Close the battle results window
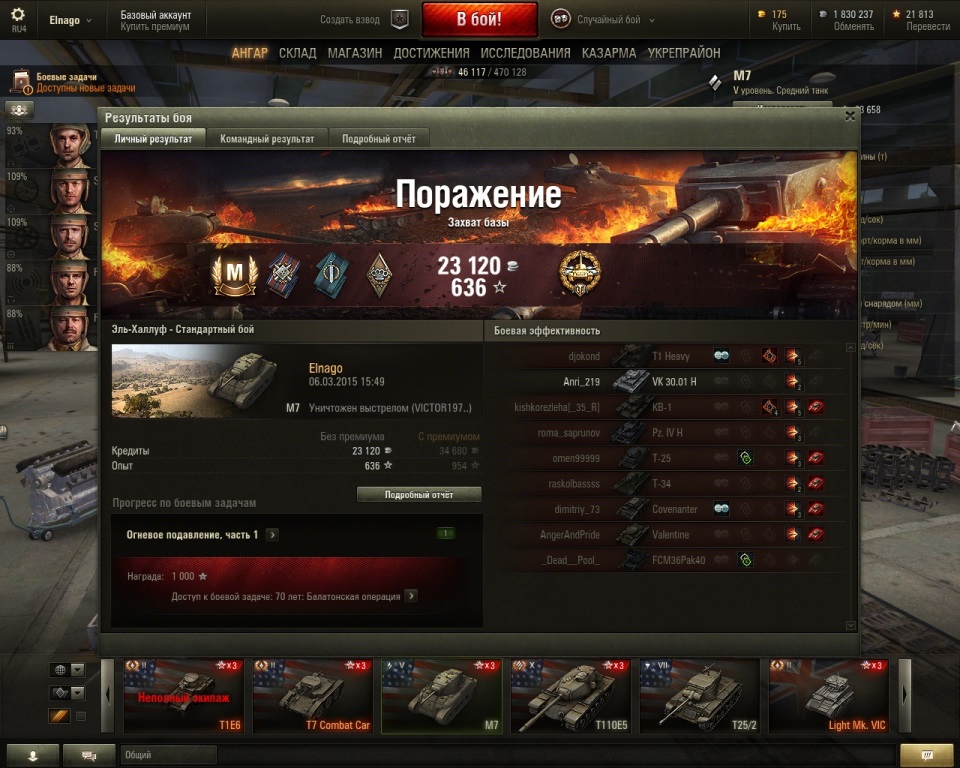The image size is (960, 768). click(x=850, y=116)
